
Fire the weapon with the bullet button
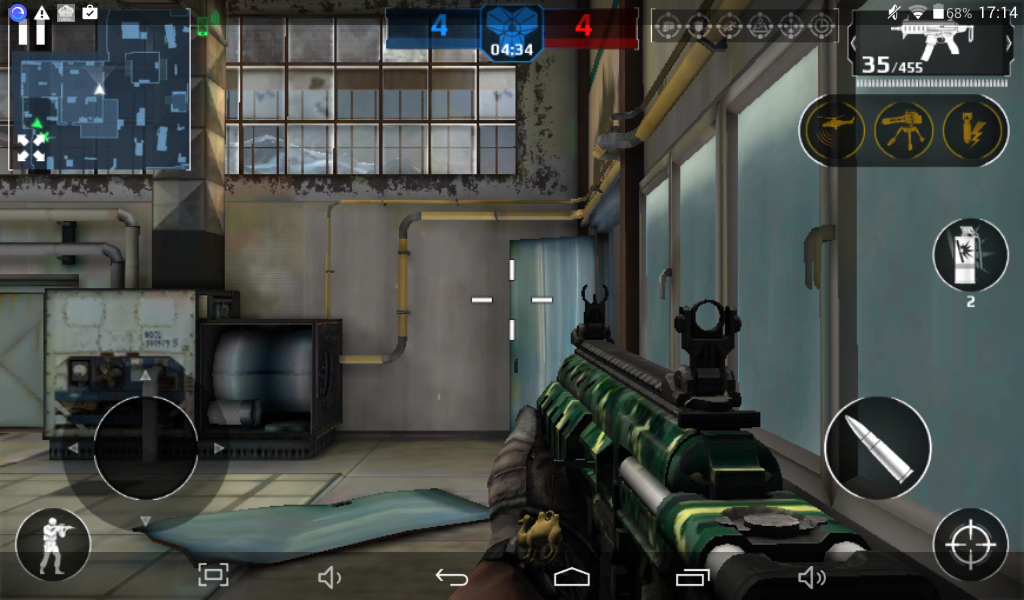pos(877,449)
